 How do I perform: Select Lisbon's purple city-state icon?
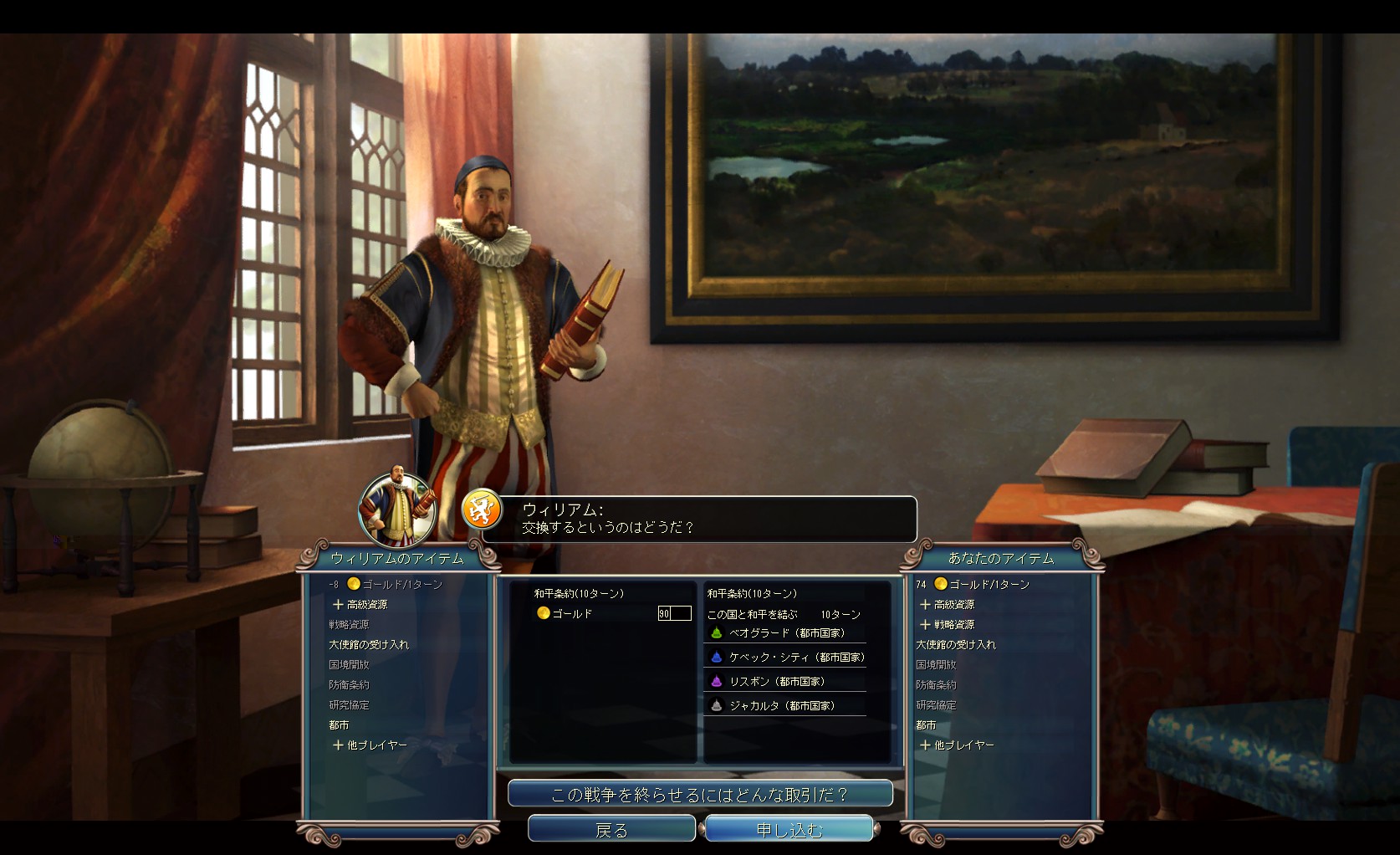[716, 682]
